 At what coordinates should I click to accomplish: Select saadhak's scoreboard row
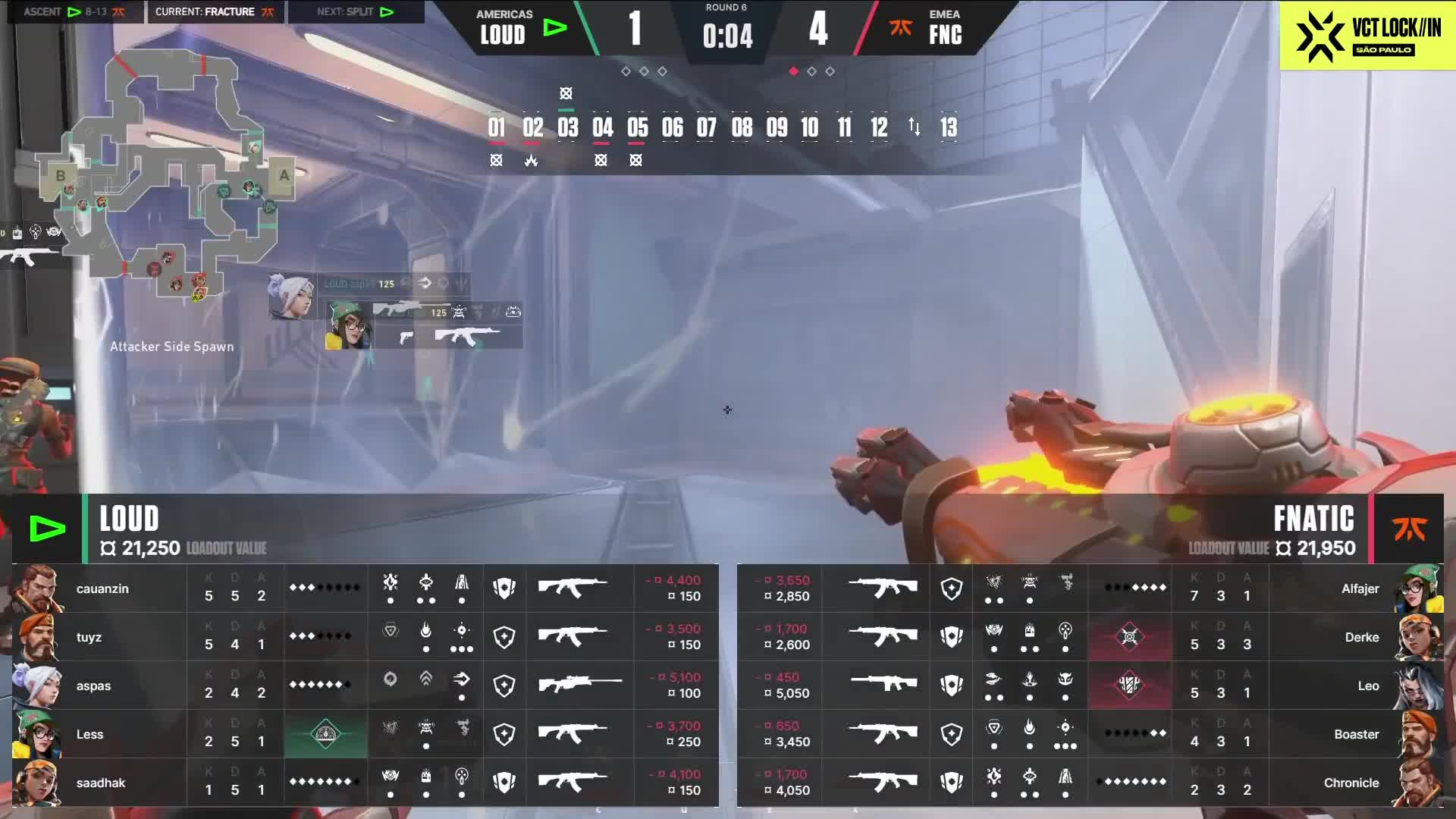point(100,783)
